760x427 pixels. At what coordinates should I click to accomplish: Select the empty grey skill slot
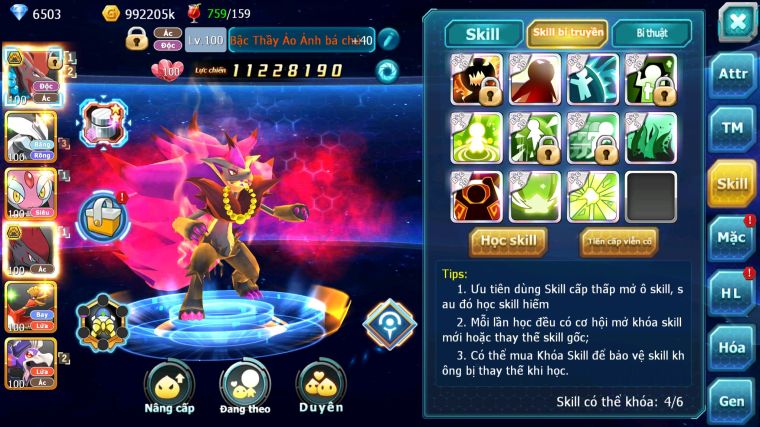pyautogui.click(x=651, y=197)
